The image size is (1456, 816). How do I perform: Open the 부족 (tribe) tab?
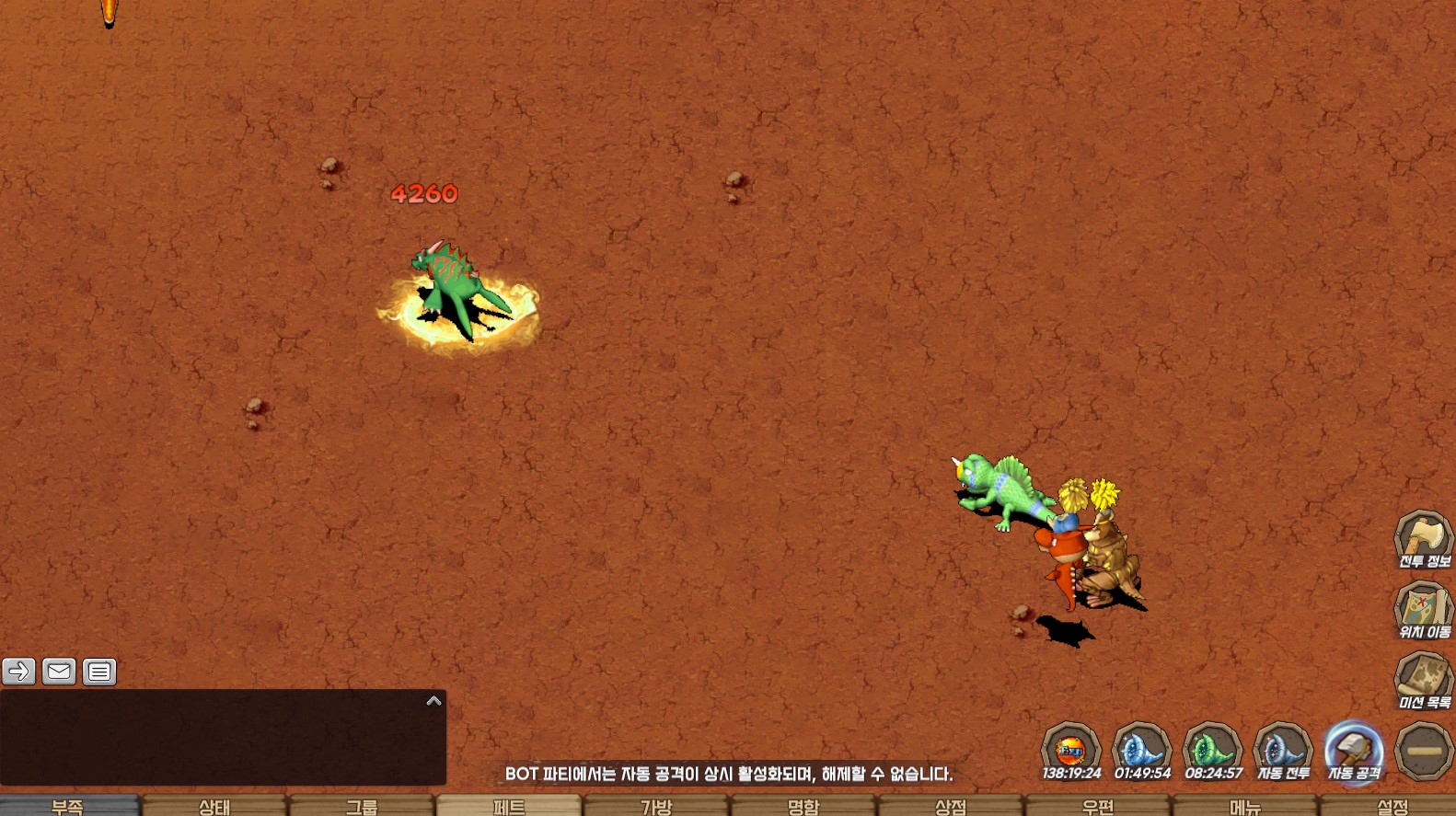[68, 806]
